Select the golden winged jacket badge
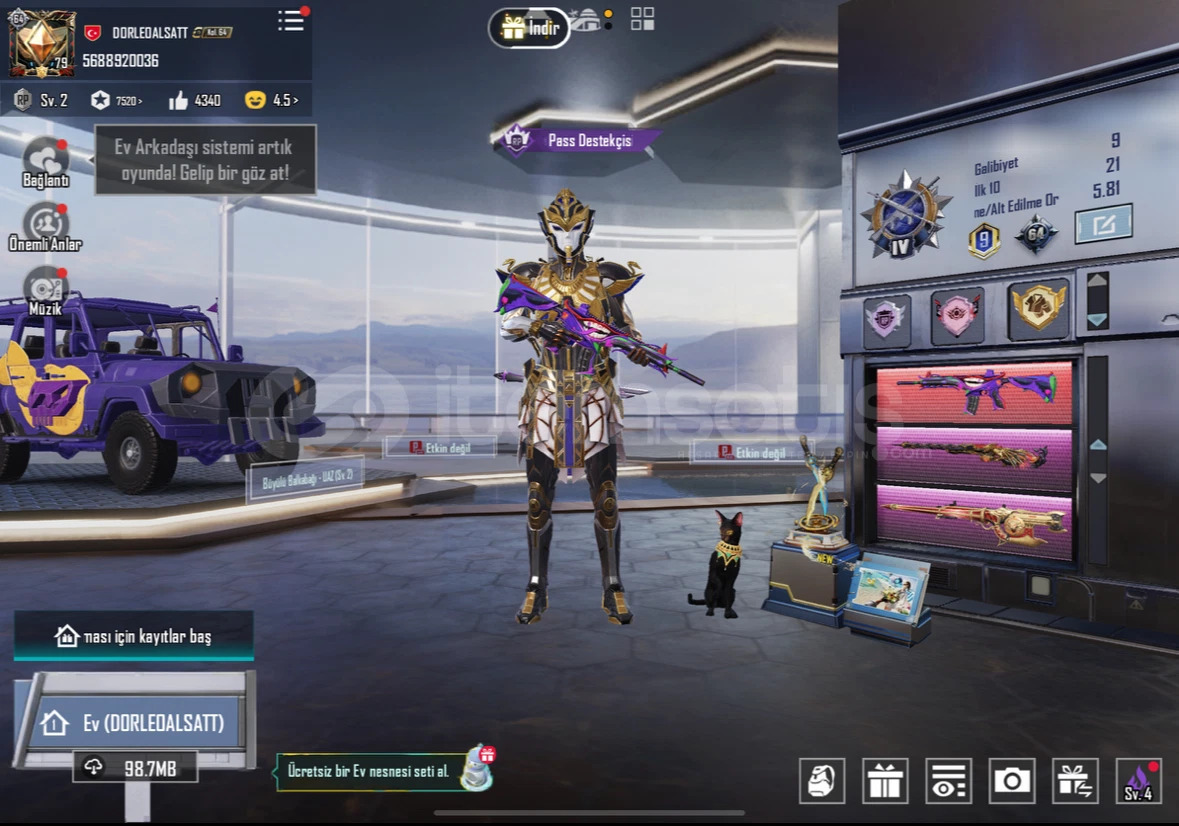1179x826 pixels. click(x=1038, y=308)
